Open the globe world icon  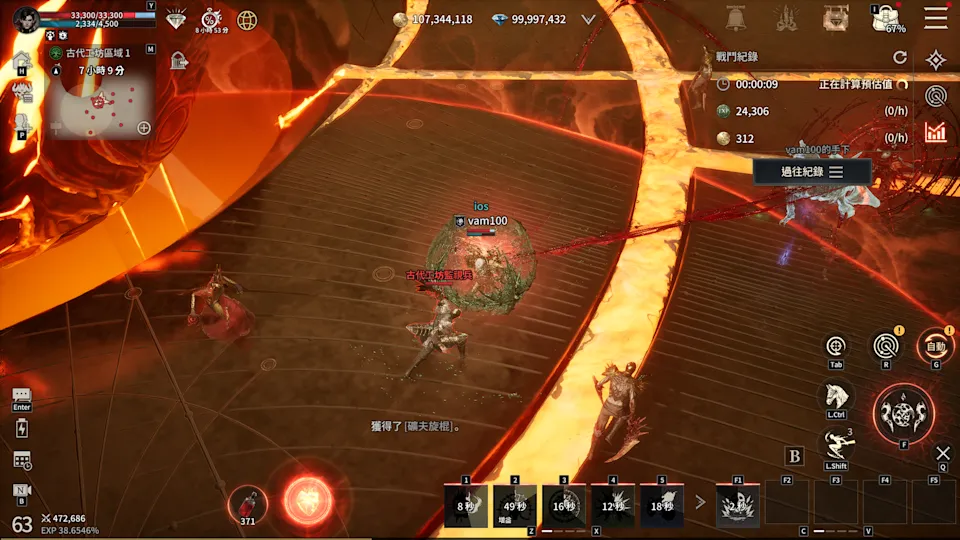coord(246,19)
